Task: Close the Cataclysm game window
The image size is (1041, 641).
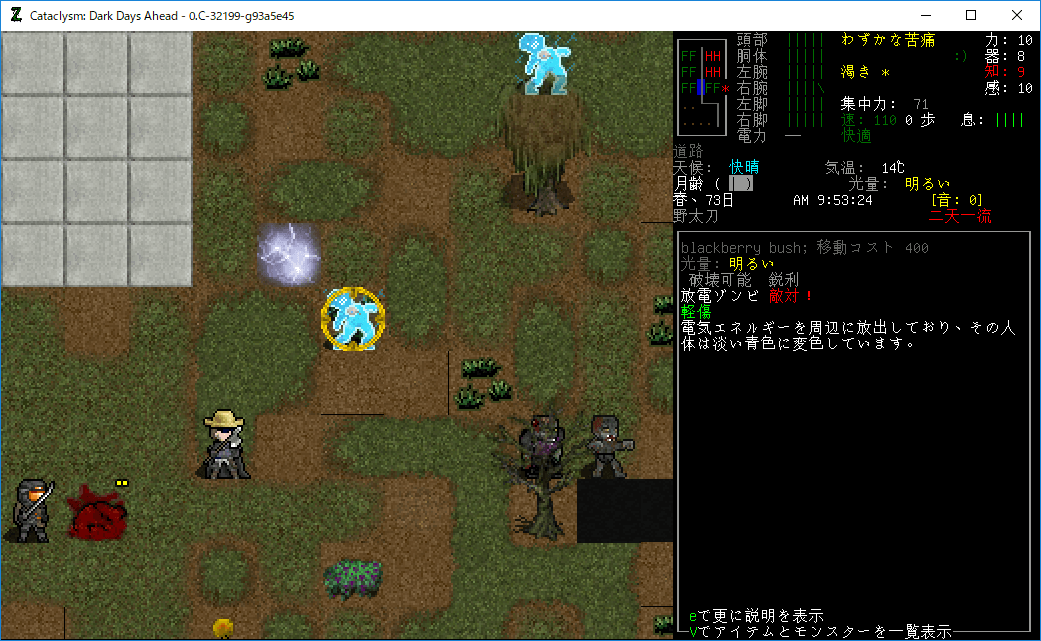Action: point(1016,16)
